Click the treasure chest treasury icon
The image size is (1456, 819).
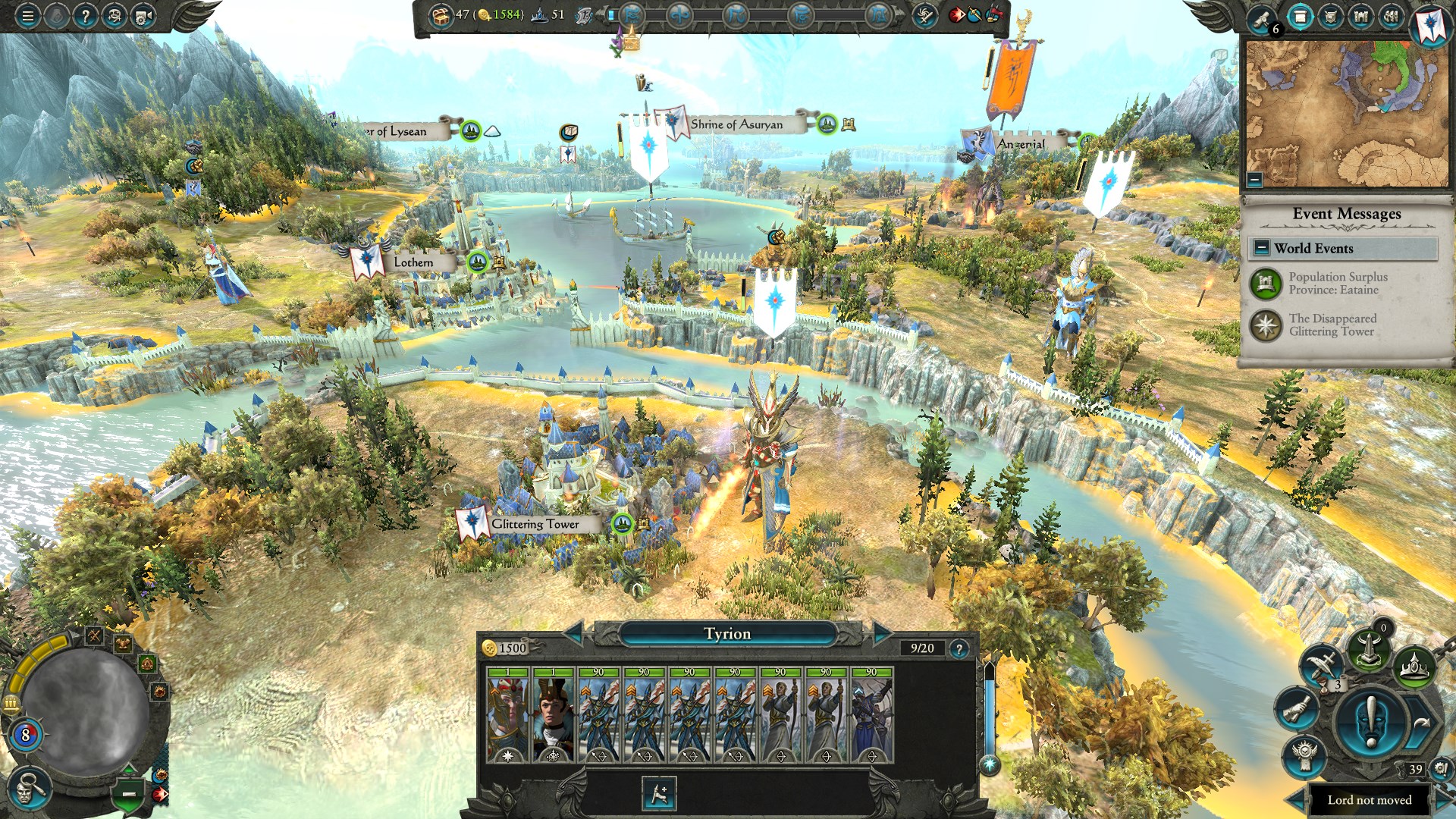pos(441,15)
